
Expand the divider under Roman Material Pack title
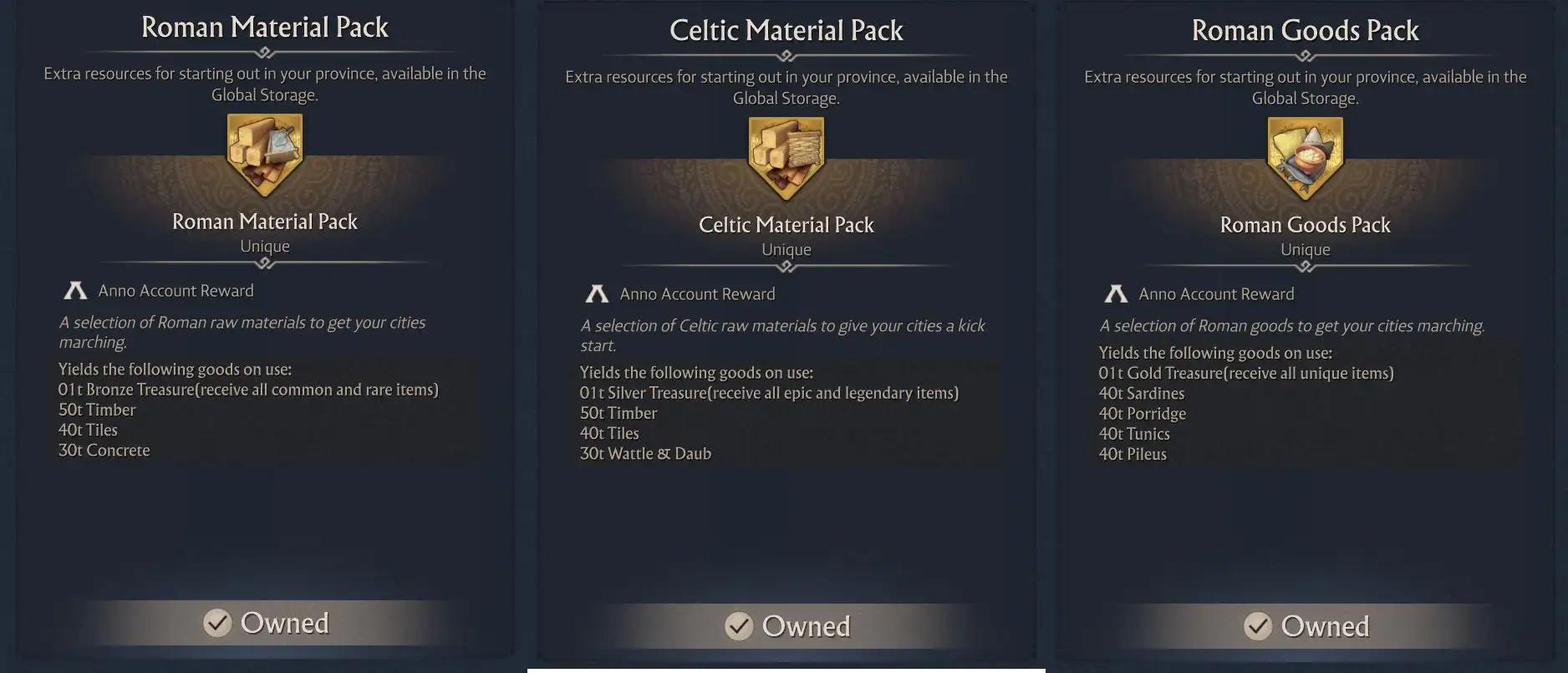coord(264,52)
